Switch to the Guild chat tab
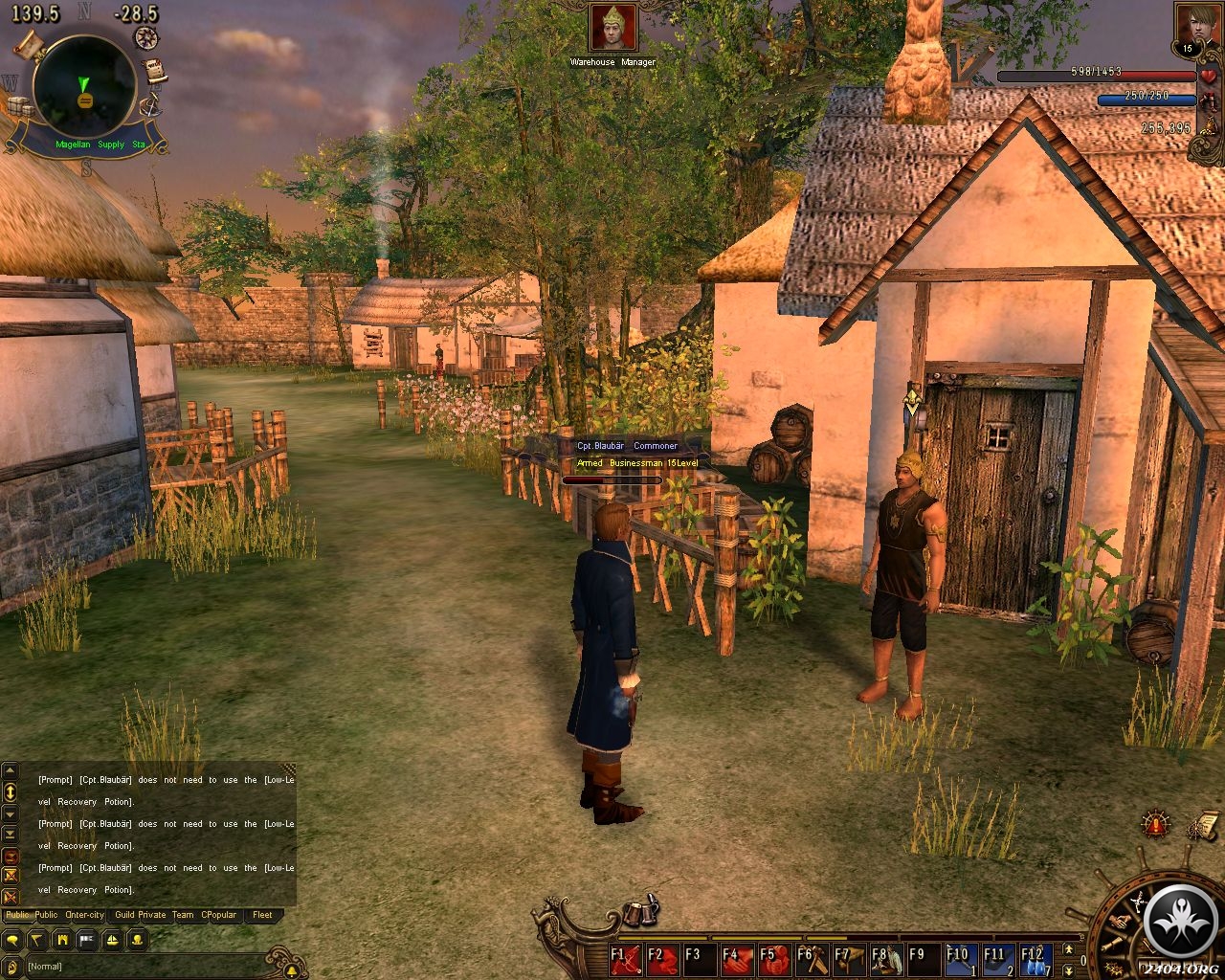 click(x=124, y=915)
